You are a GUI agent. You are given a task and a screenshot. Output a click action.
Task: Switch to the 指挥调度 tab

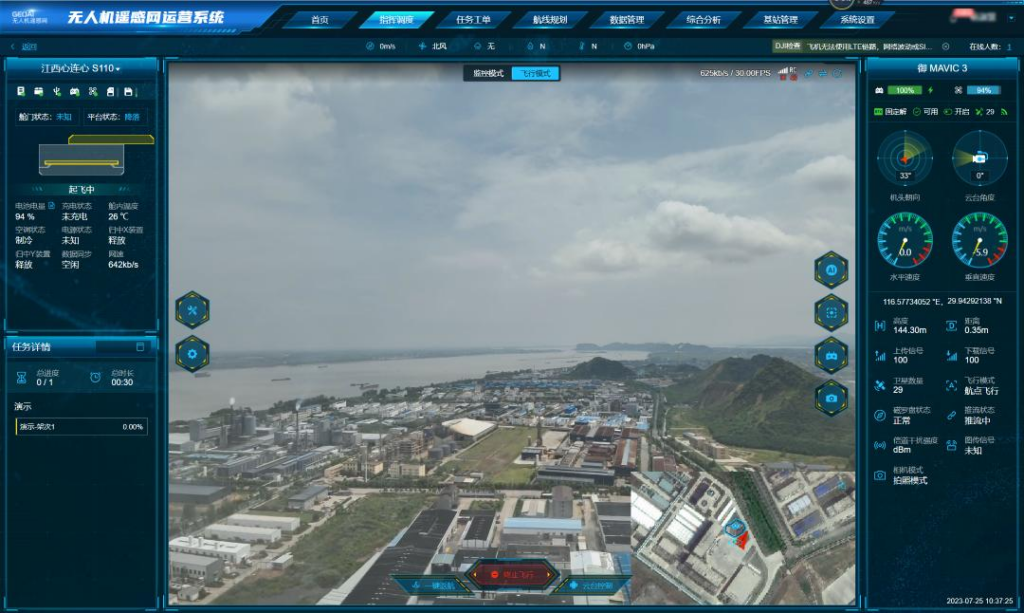[396, 20]
